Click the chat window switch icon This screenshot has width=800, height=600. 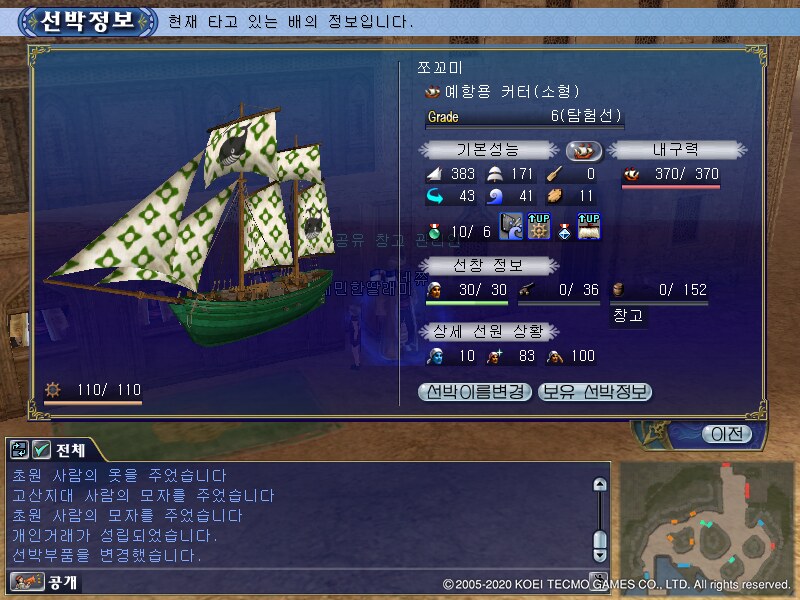(x=21, y=450)
